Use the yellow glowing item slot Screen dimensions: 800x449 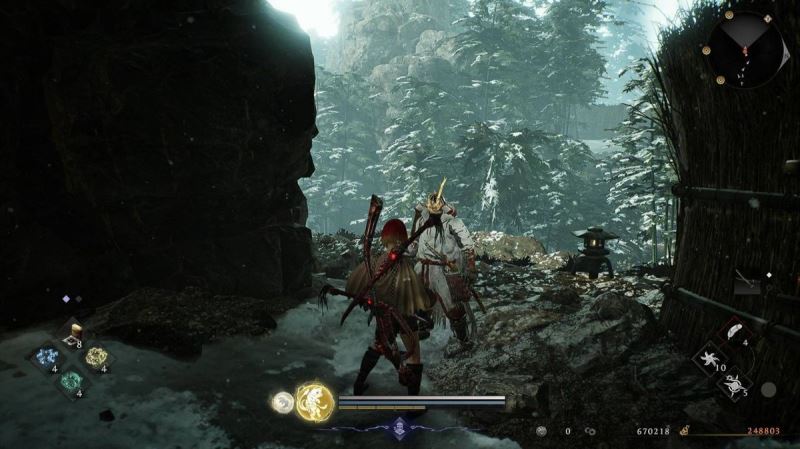[96, 357]
